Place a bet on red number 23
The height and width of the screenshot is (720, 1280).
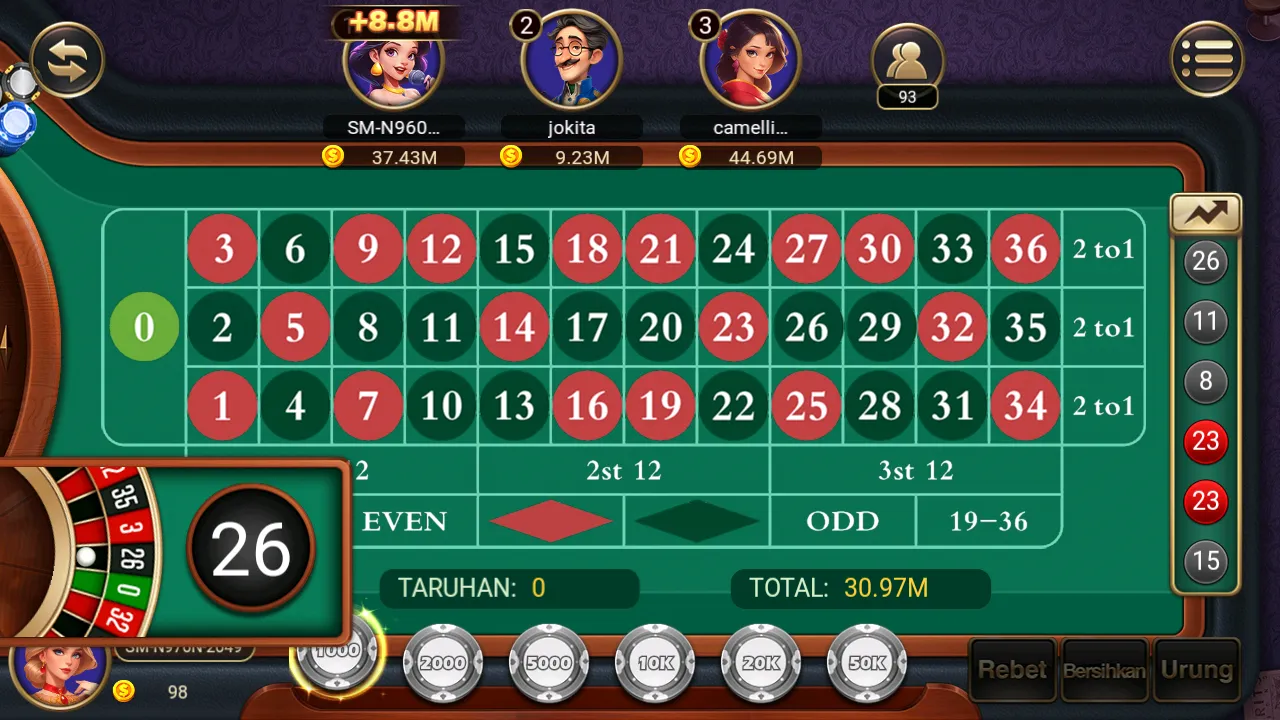coord(733,327)
